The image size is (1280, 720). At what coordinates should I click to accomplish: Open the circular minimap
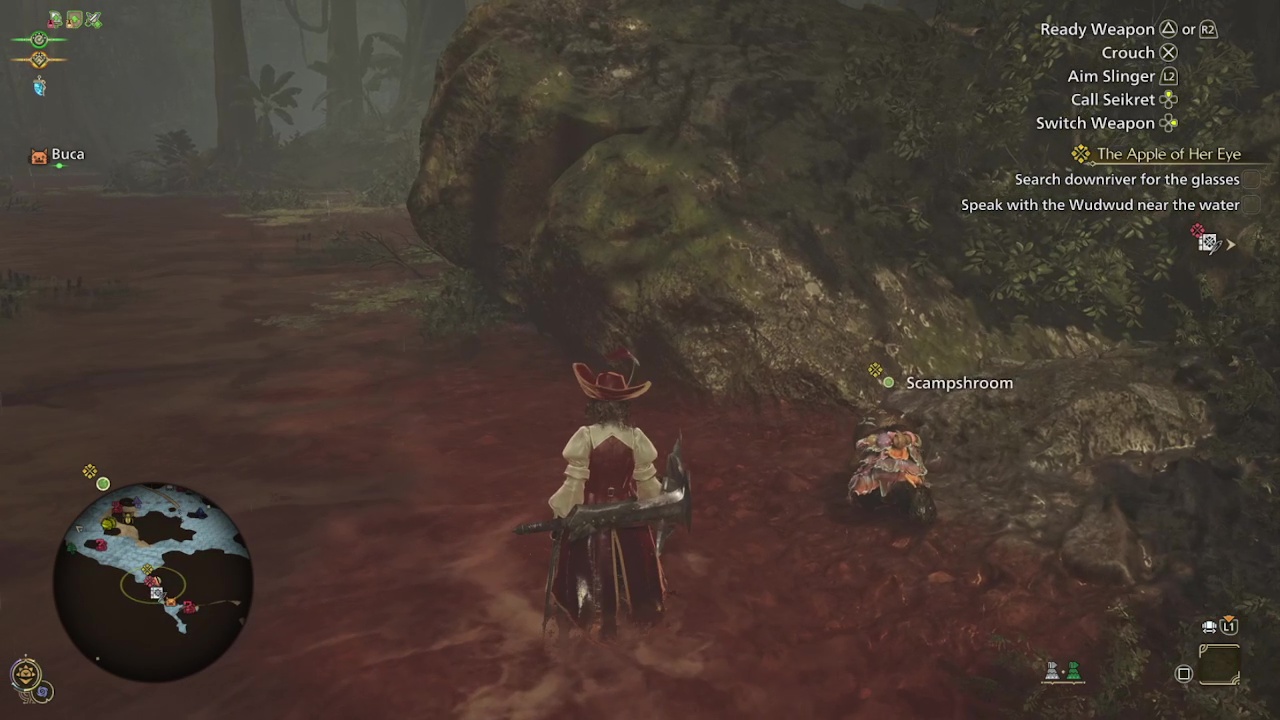[x=155, y=582]
